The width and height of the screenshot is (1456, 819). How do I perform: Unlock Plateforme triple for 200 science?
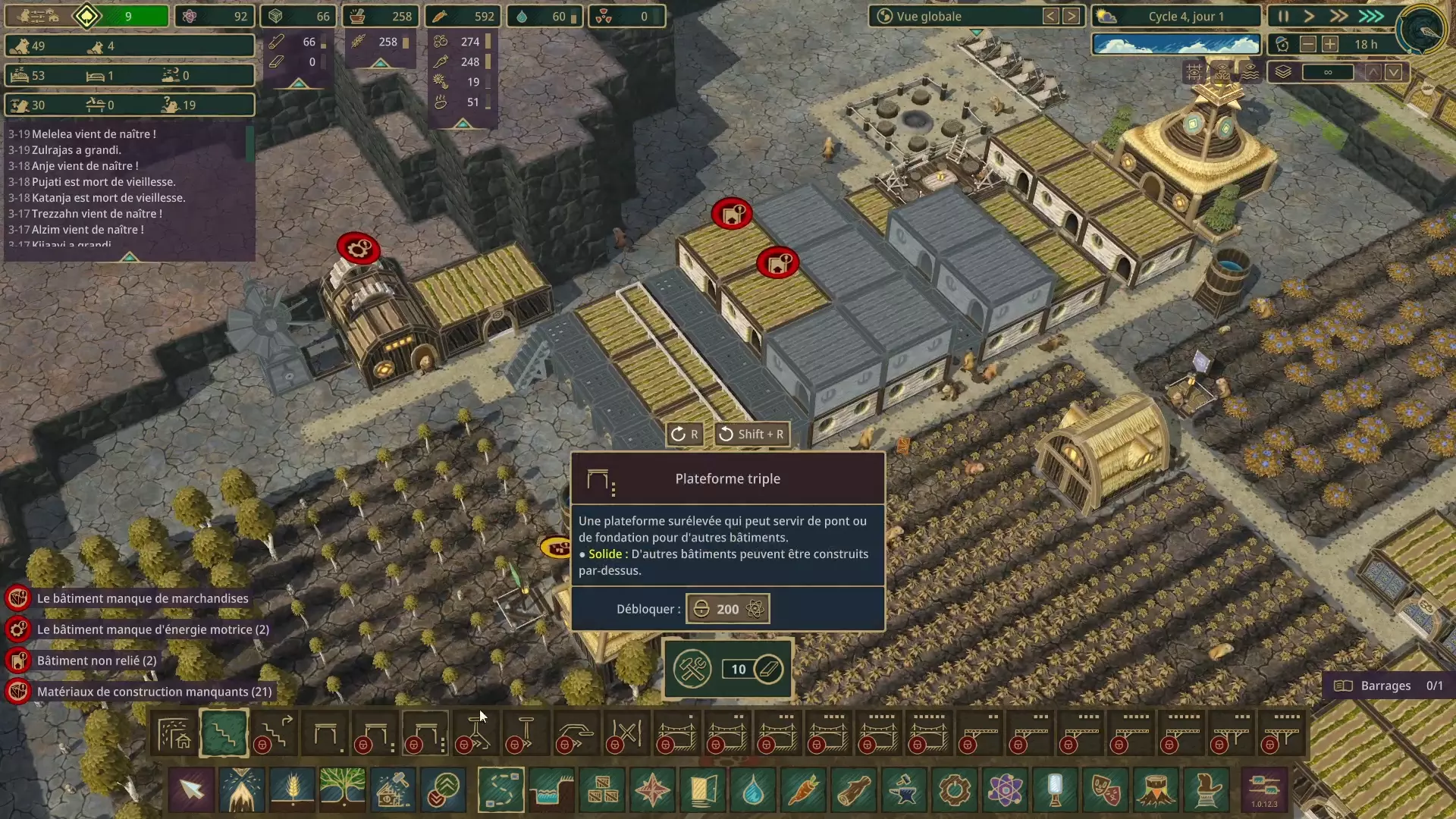pyautogui.click(x=727, y=609)
